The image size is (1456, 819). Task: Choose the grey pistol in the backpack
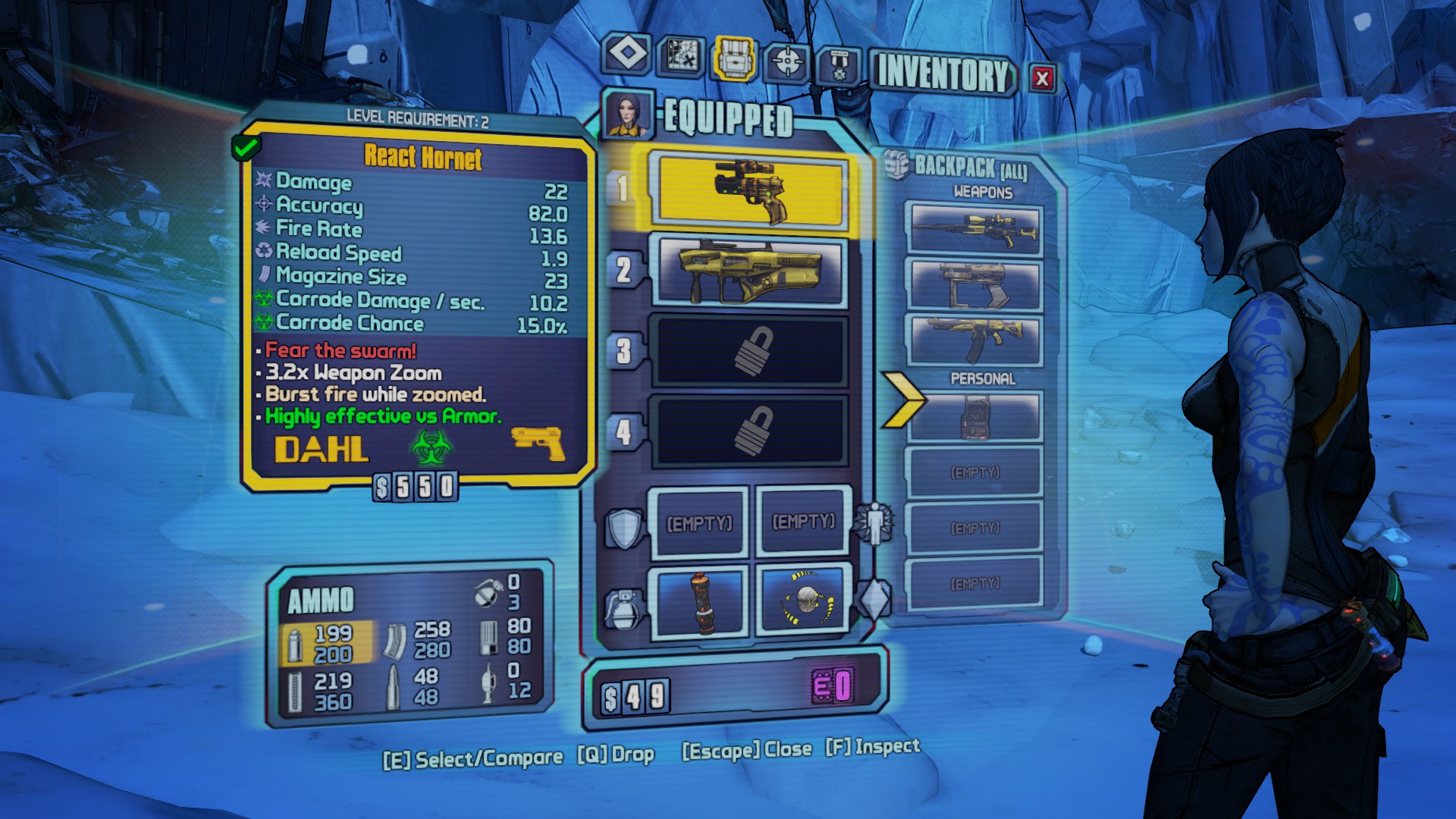(975, 284)
